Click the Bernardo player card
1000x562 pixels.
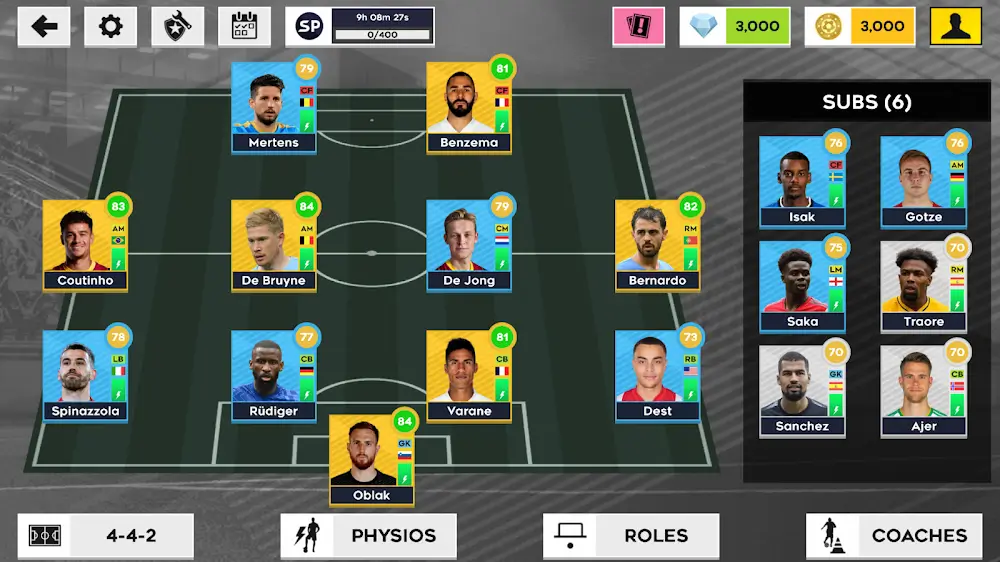tap(657, 245)
